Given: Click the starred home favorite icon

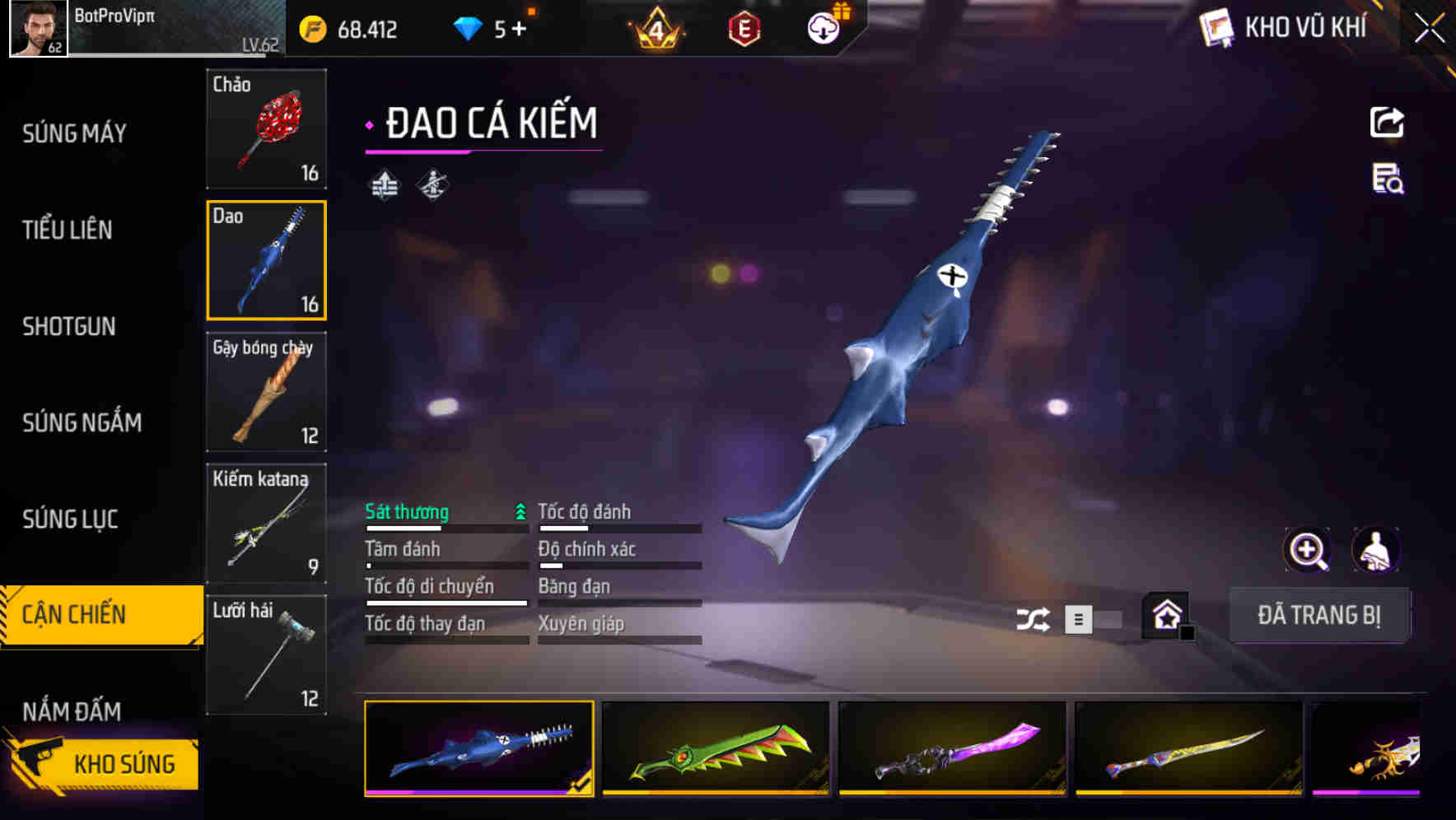Looking at the screenshot, I should (1165, 615).
